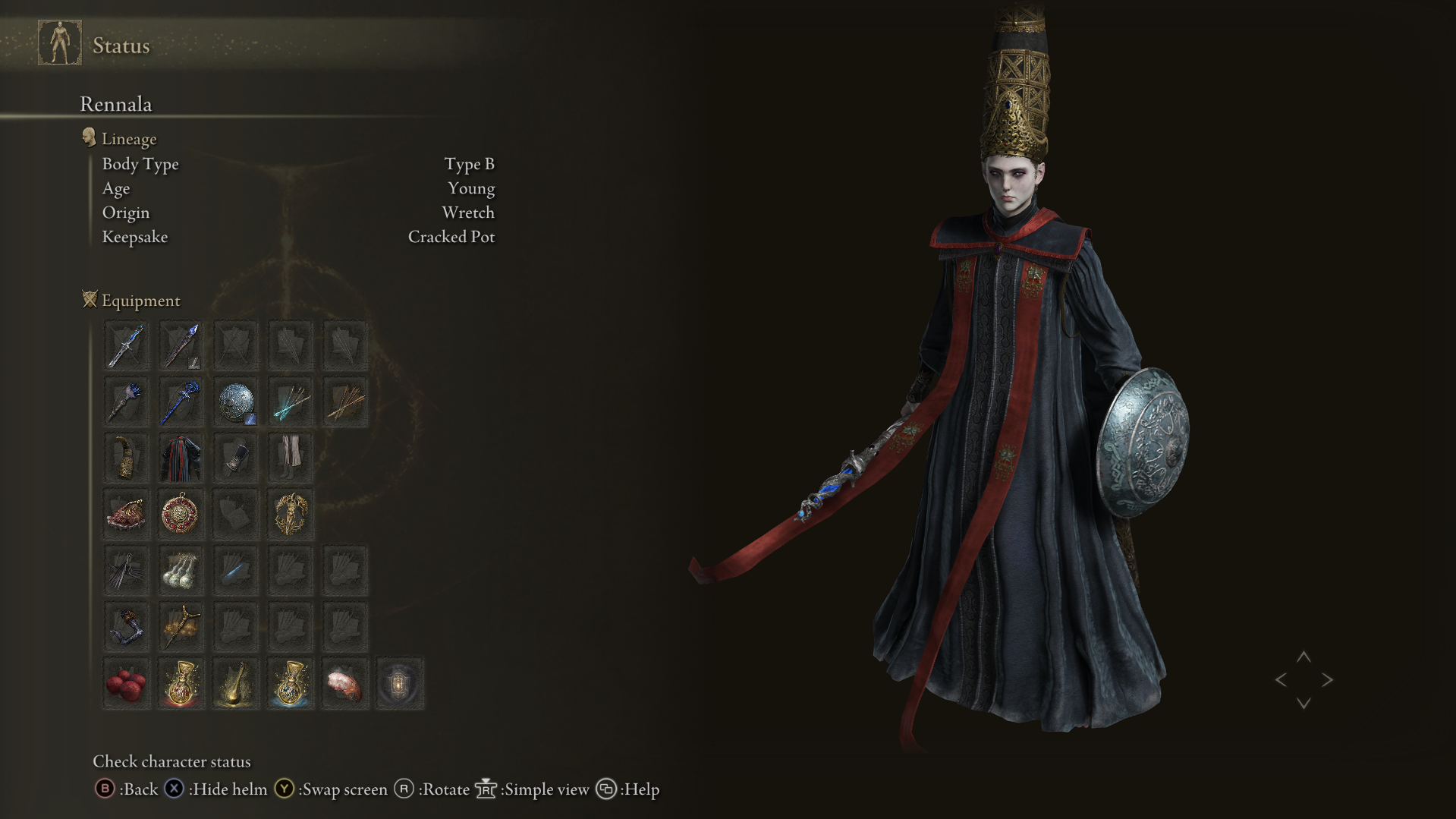Select the blue-hilted sword weapon slot
1456x819 pixels.
click(x=126, y=346)
